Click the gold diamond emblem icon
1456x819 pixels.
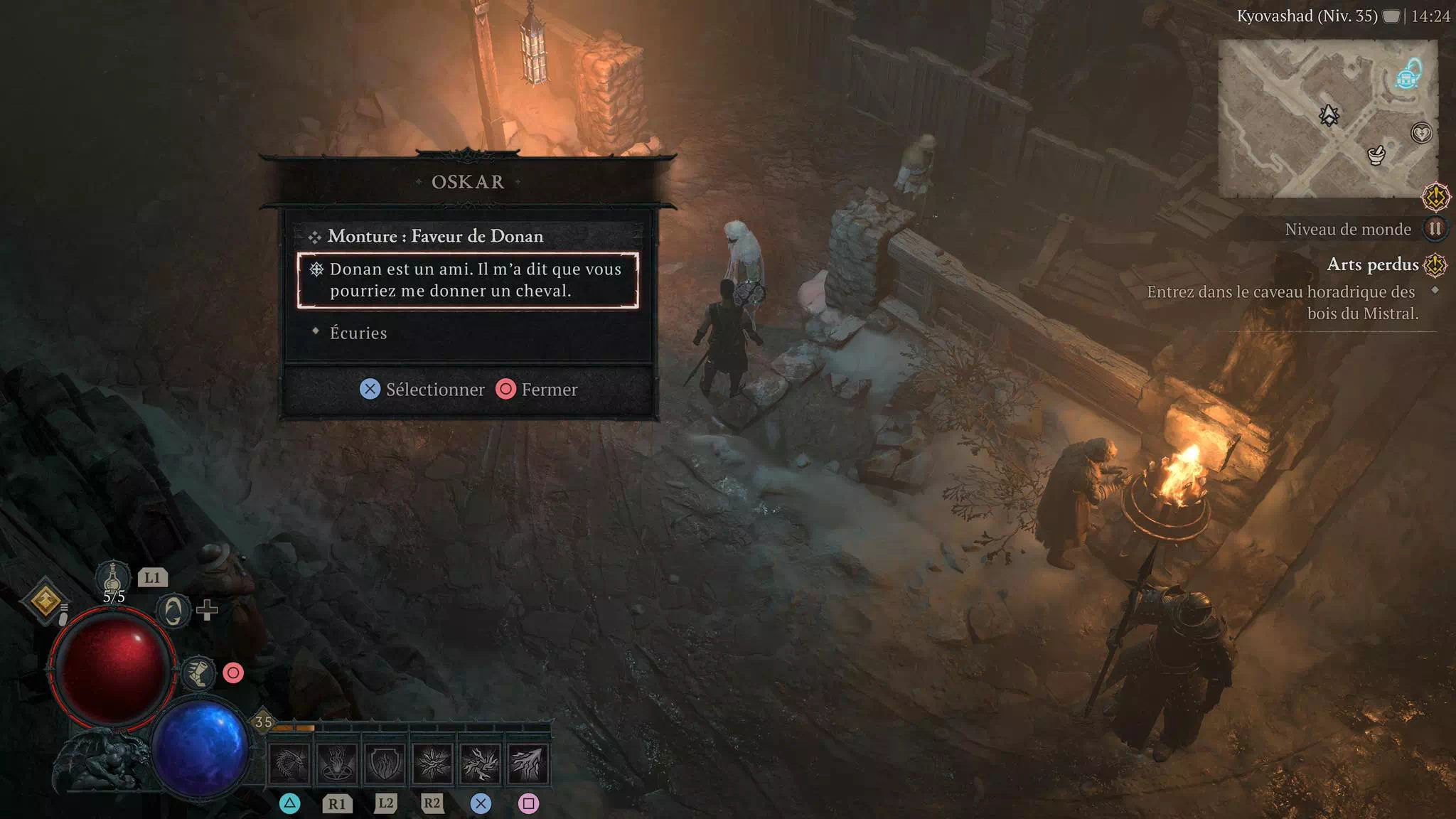[x=45, y=601]
